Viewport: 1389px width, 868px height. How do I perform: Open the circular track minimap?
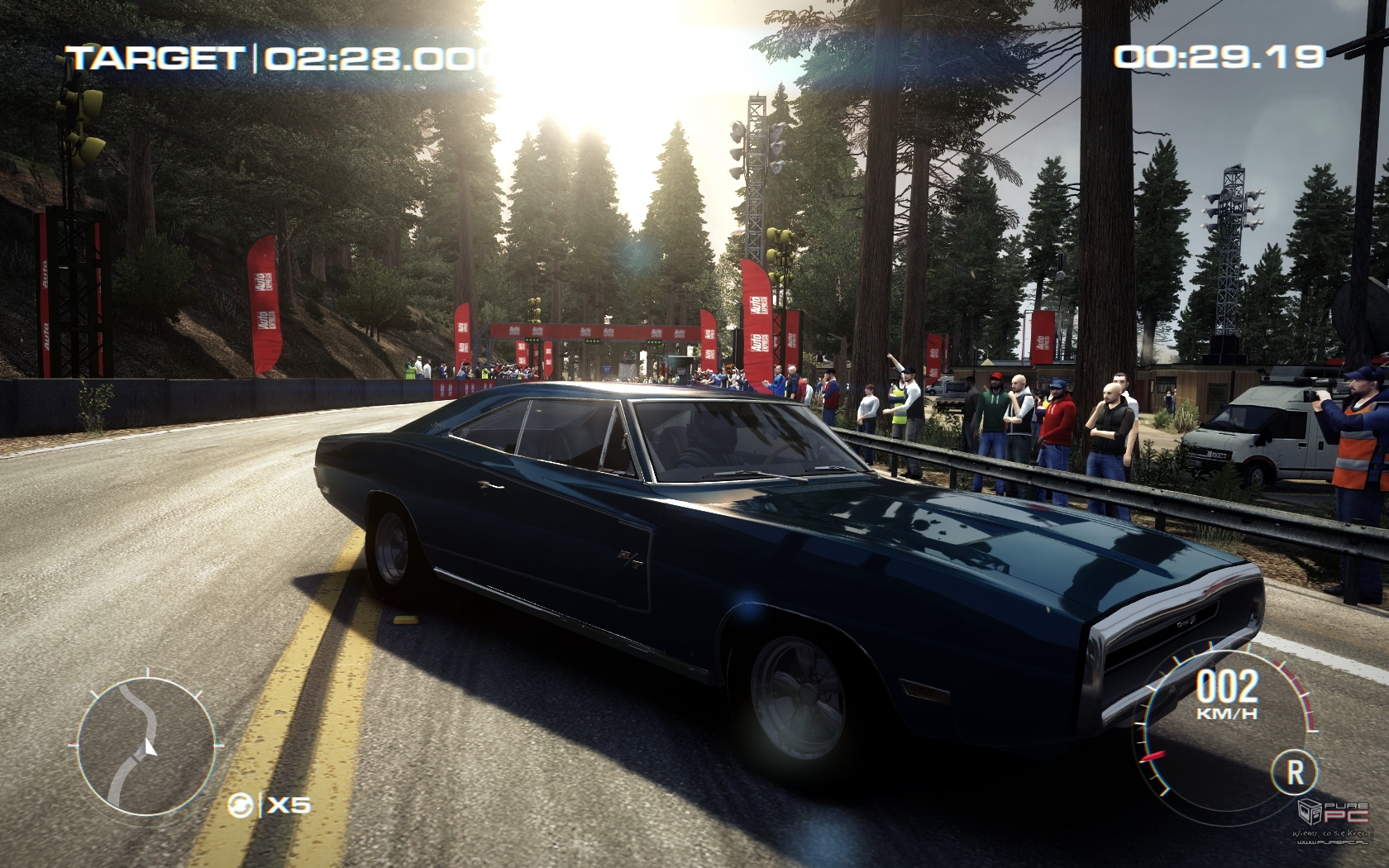(x=146, y=746)
